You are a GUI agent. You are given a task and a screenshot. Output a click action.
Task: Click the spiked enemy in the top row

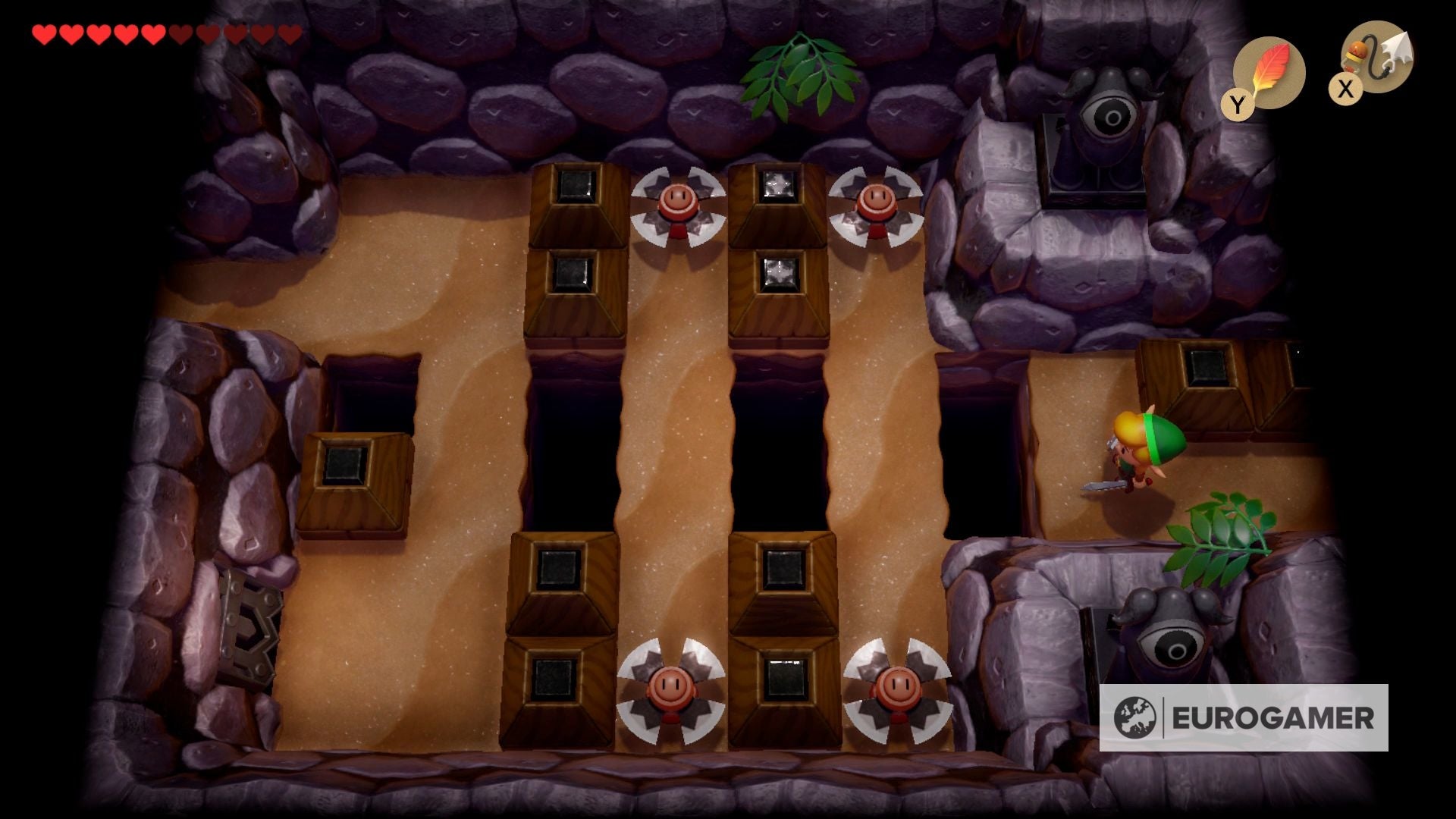pyautogui.click(x=680, y=205)
